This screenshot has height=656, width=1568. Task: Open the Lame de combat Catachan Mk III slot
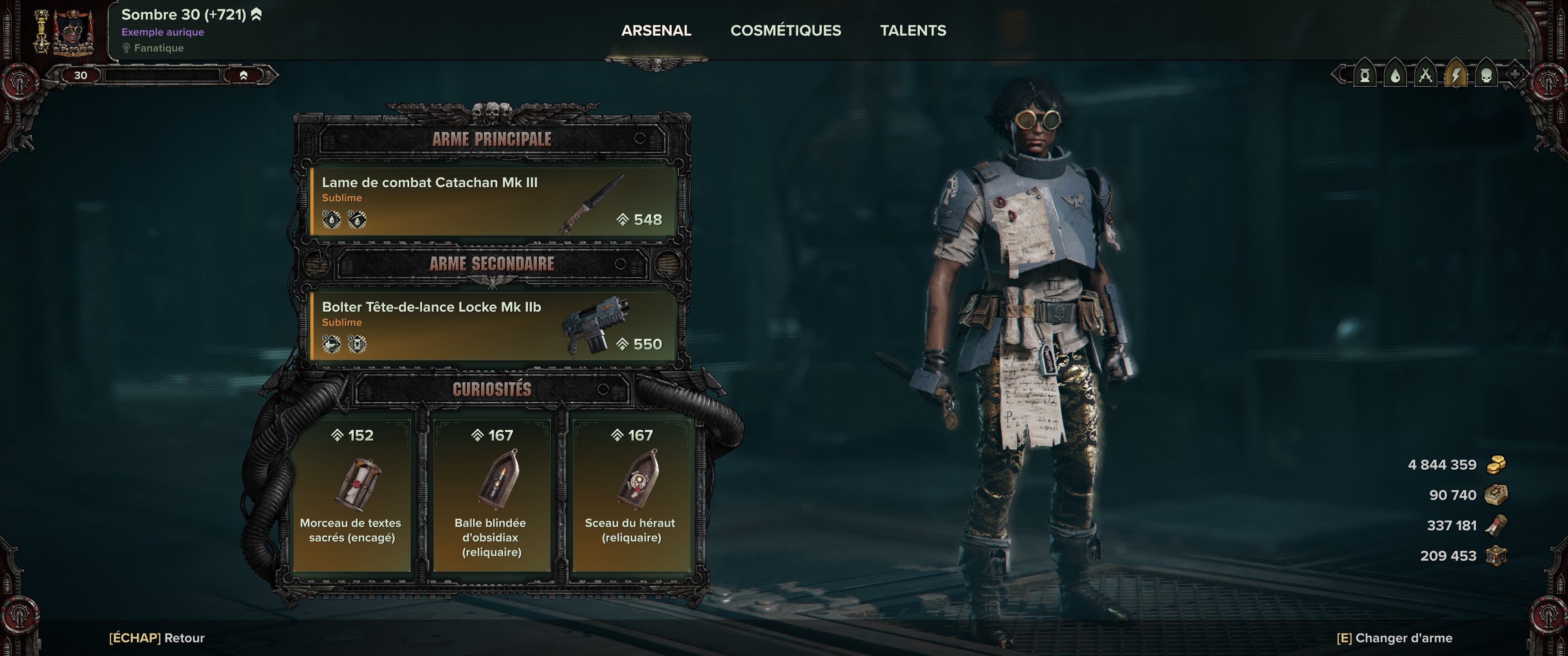(x=492, y=201)
